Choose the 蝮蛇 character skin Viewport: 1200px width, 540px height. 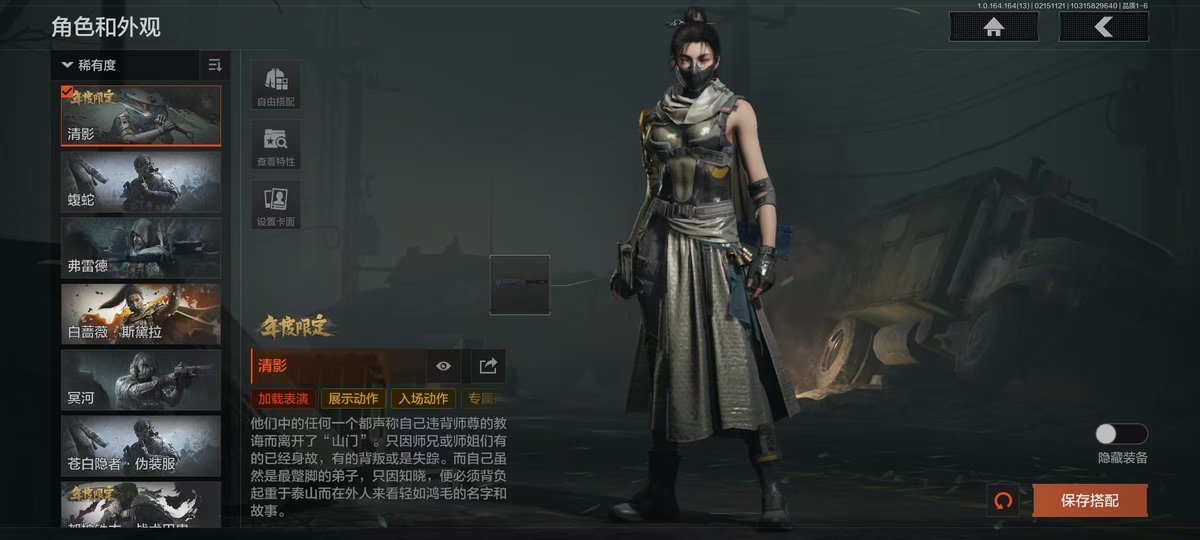141,182
